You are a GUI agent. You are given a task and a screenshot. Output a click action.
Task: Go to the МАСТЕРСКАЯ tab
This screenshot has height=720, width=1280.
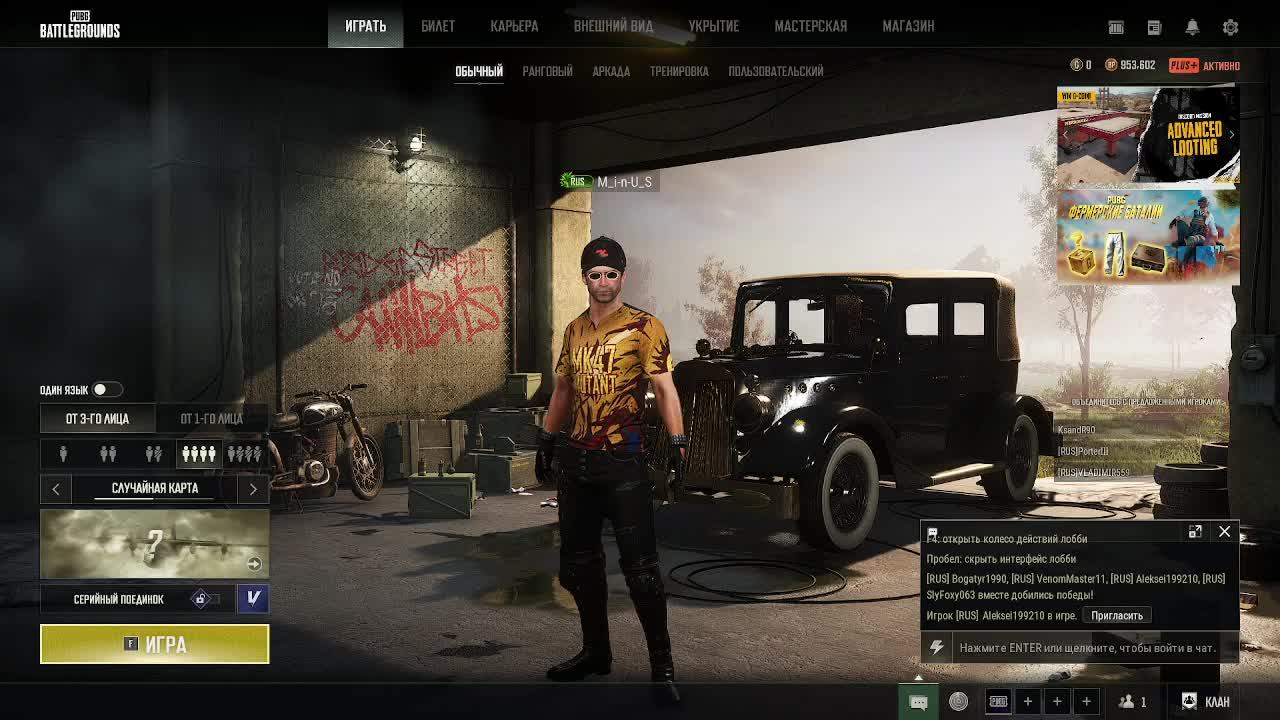(x=810, y=26)
